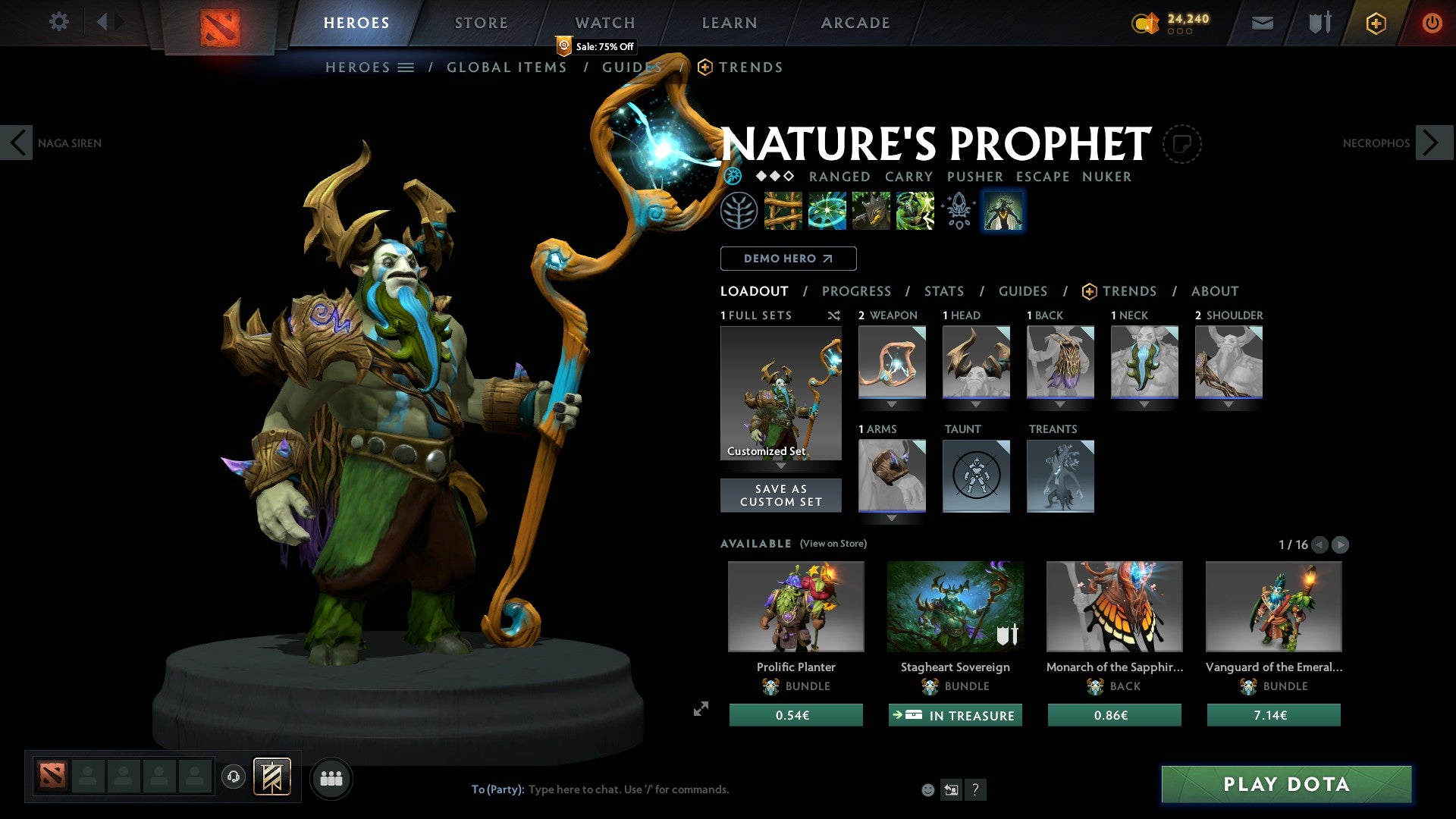
Task: Toggle the selected hero persona portrait
Action: (x=1003, y=211)
